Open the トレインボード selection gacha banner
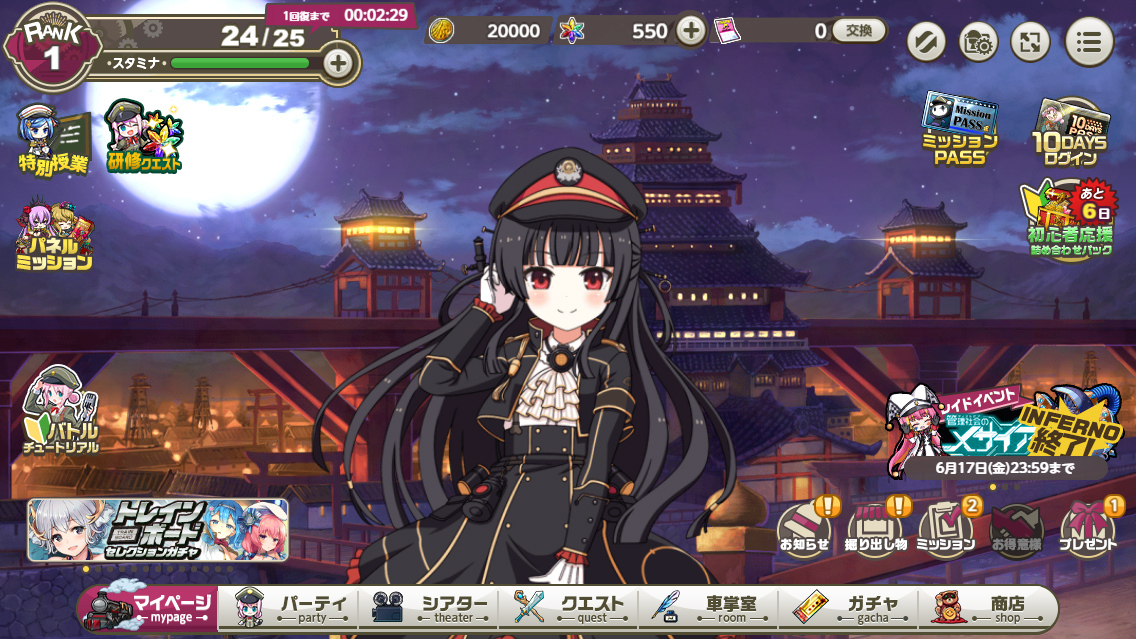This screenshot has height=639, width=1136. 158,530
